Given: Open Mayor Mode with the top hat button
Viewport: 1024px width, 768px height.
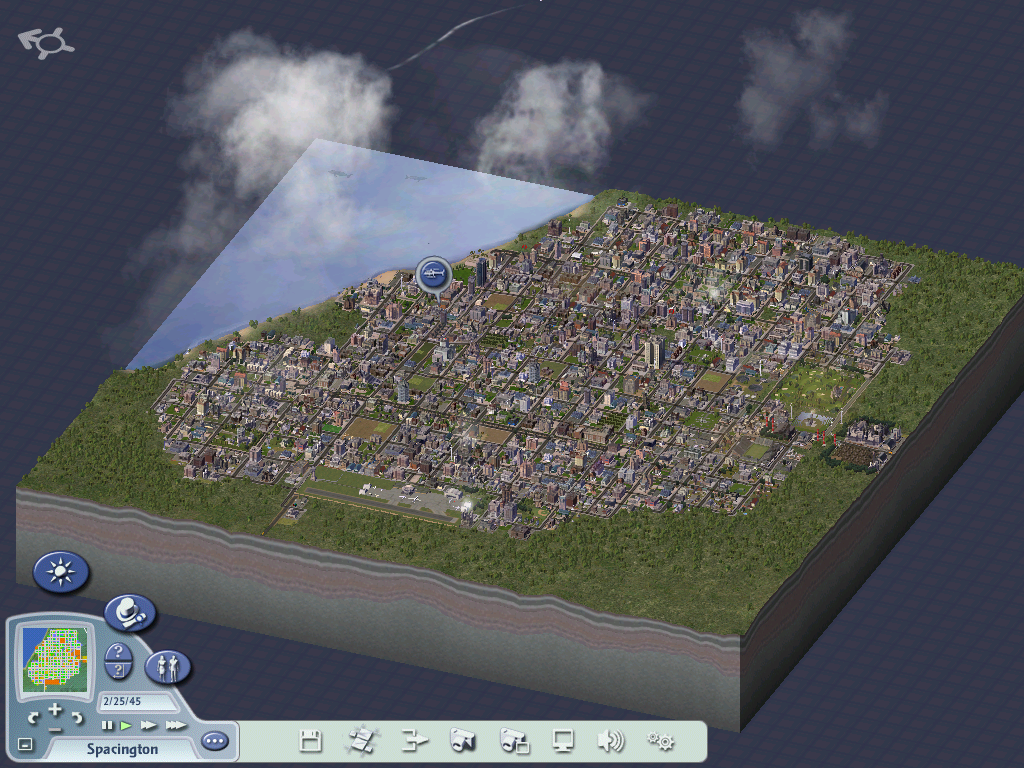Looking at the screenshot, I should point(130,612).
